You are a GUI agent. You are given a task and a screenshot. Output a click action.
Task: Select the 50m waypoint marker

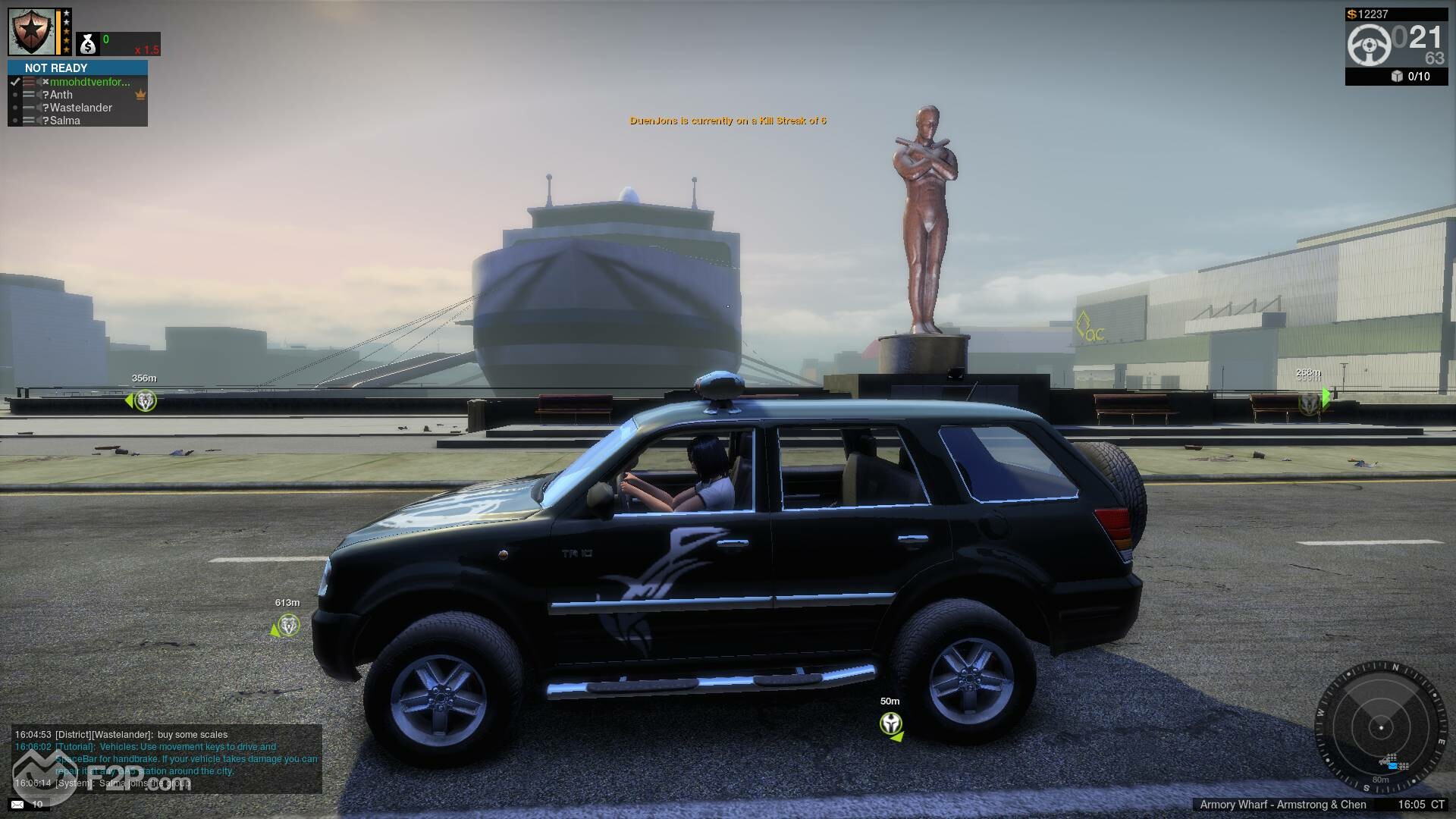(x=891, y=723)
